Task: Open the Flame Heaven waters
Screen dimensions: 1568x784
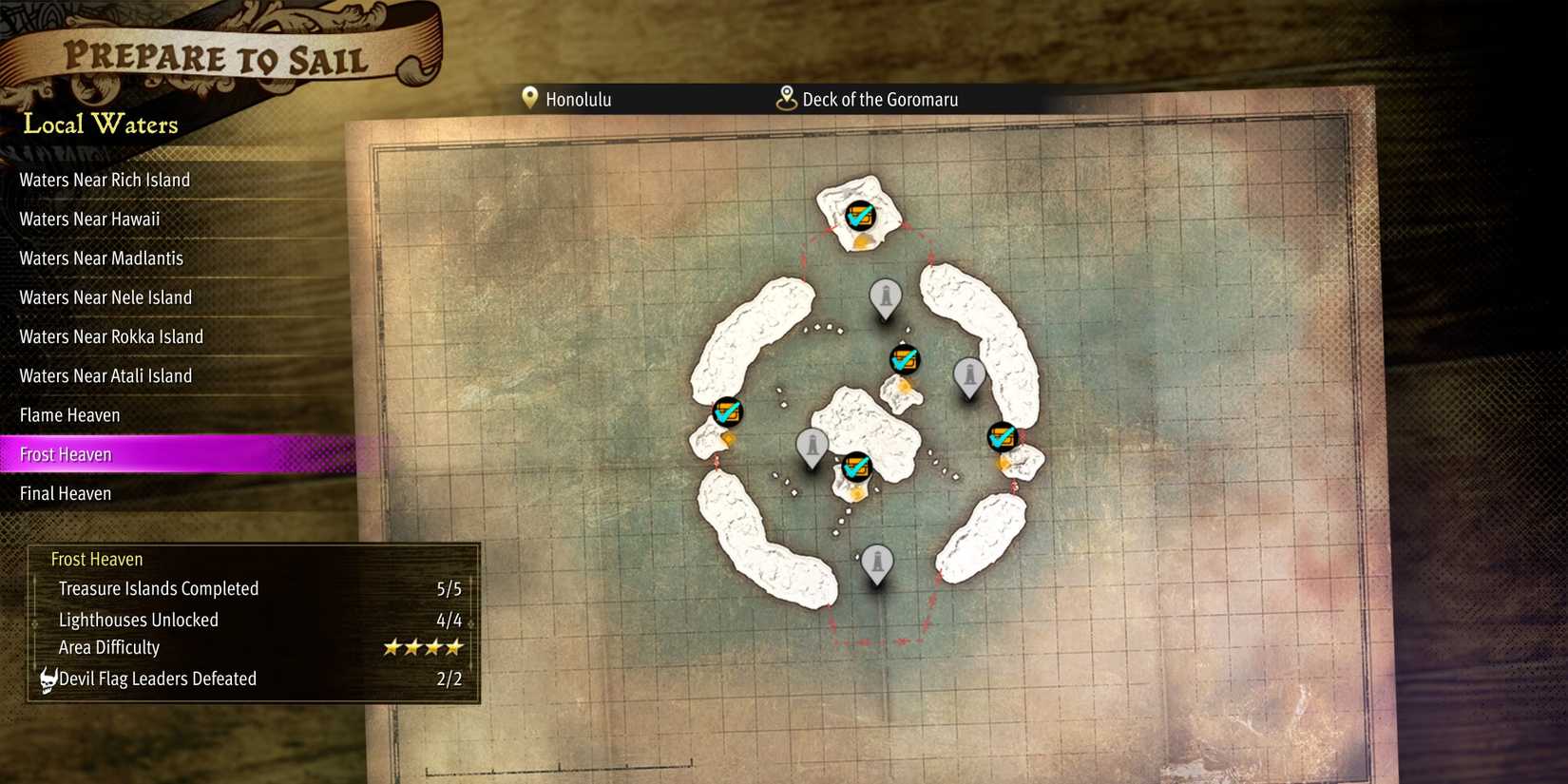Action: click(68, 415)
